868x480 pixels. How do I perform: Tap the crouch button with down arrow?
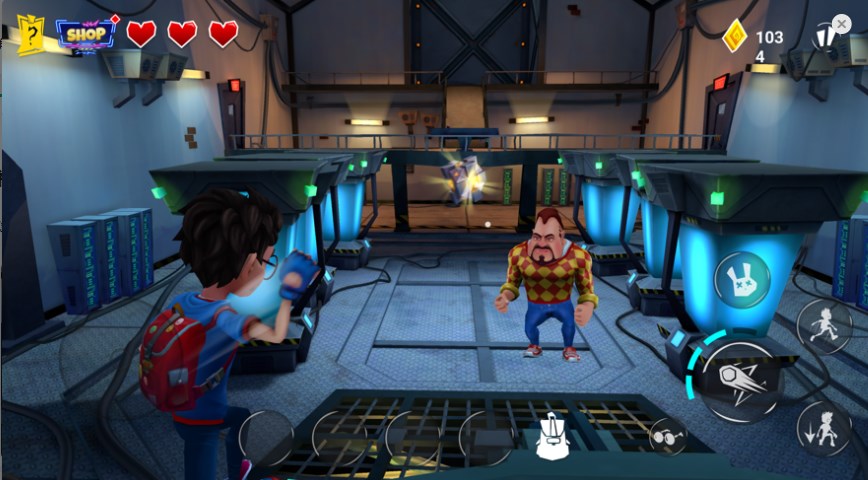coord(824,429)
